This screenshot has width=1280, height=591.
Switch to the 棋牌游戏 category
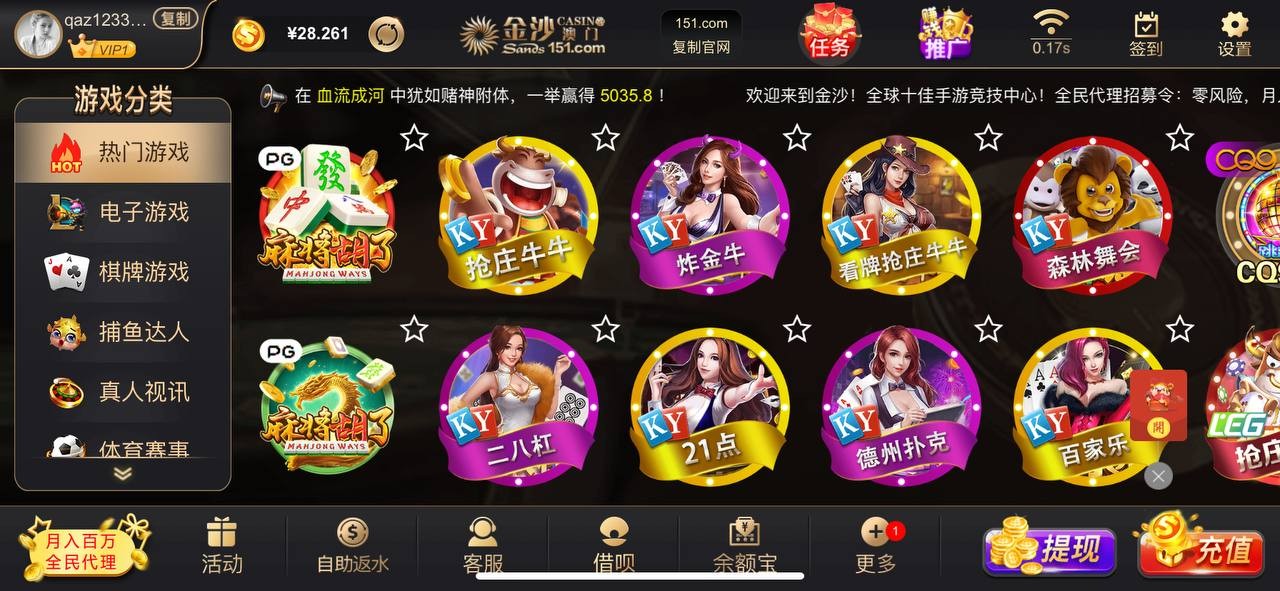(123, 272)
